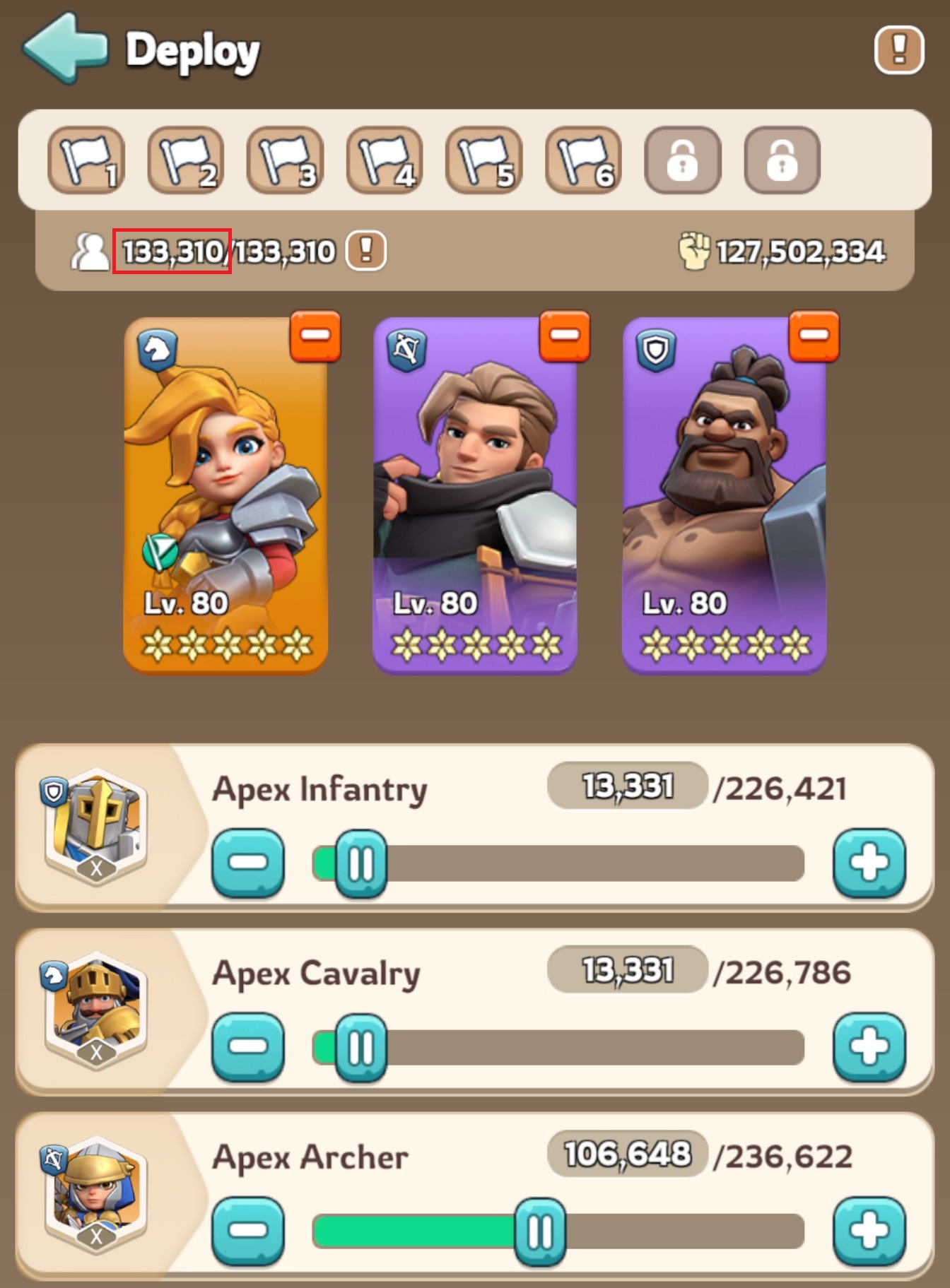Image resolution: width=950 pixels, height=1288 pixels.
Task: Choose formation flag 3
Action: click(x=285, y=160)
